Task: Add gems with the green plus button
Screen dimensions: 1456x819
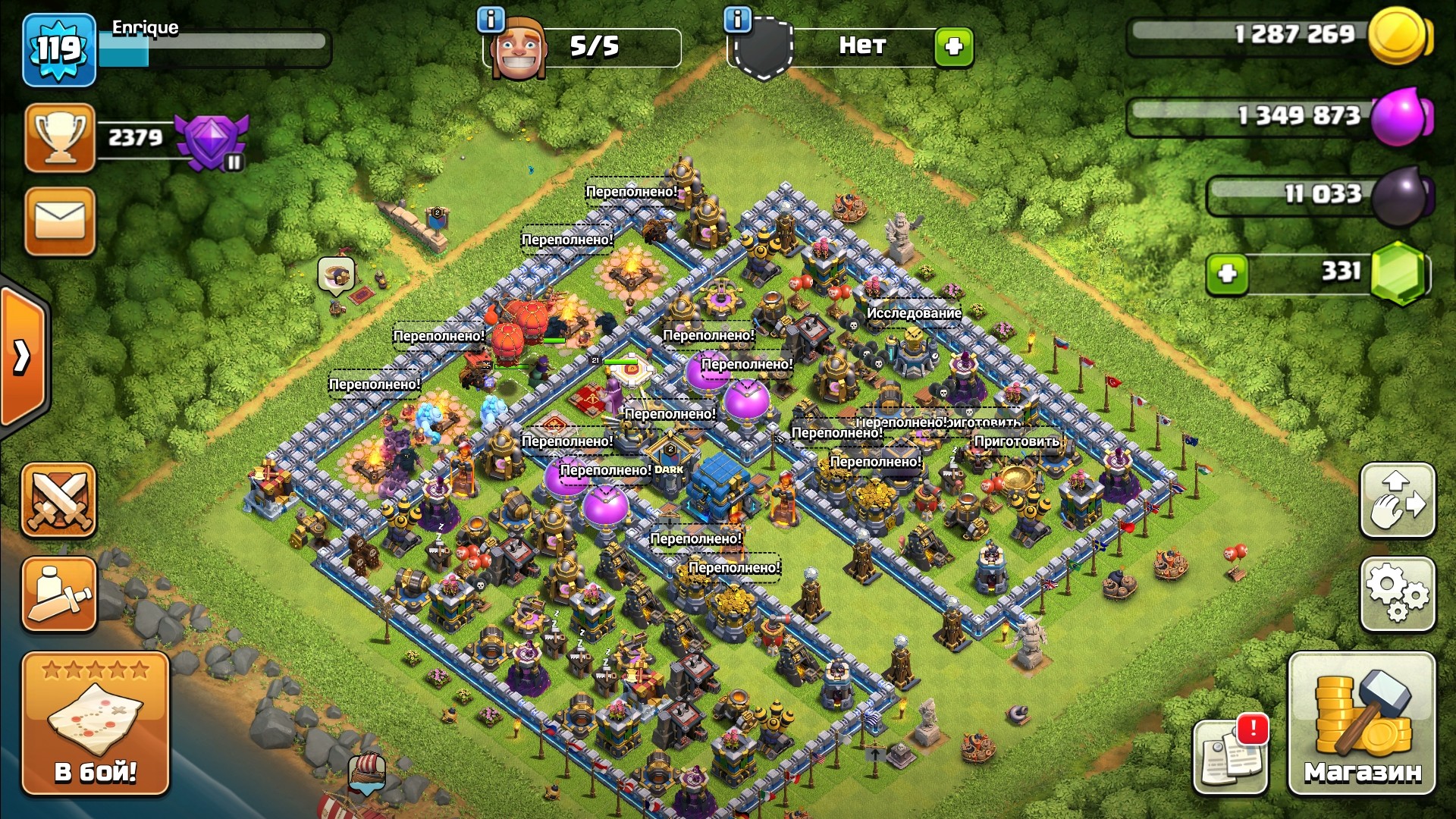Action: click(1227, 273)
